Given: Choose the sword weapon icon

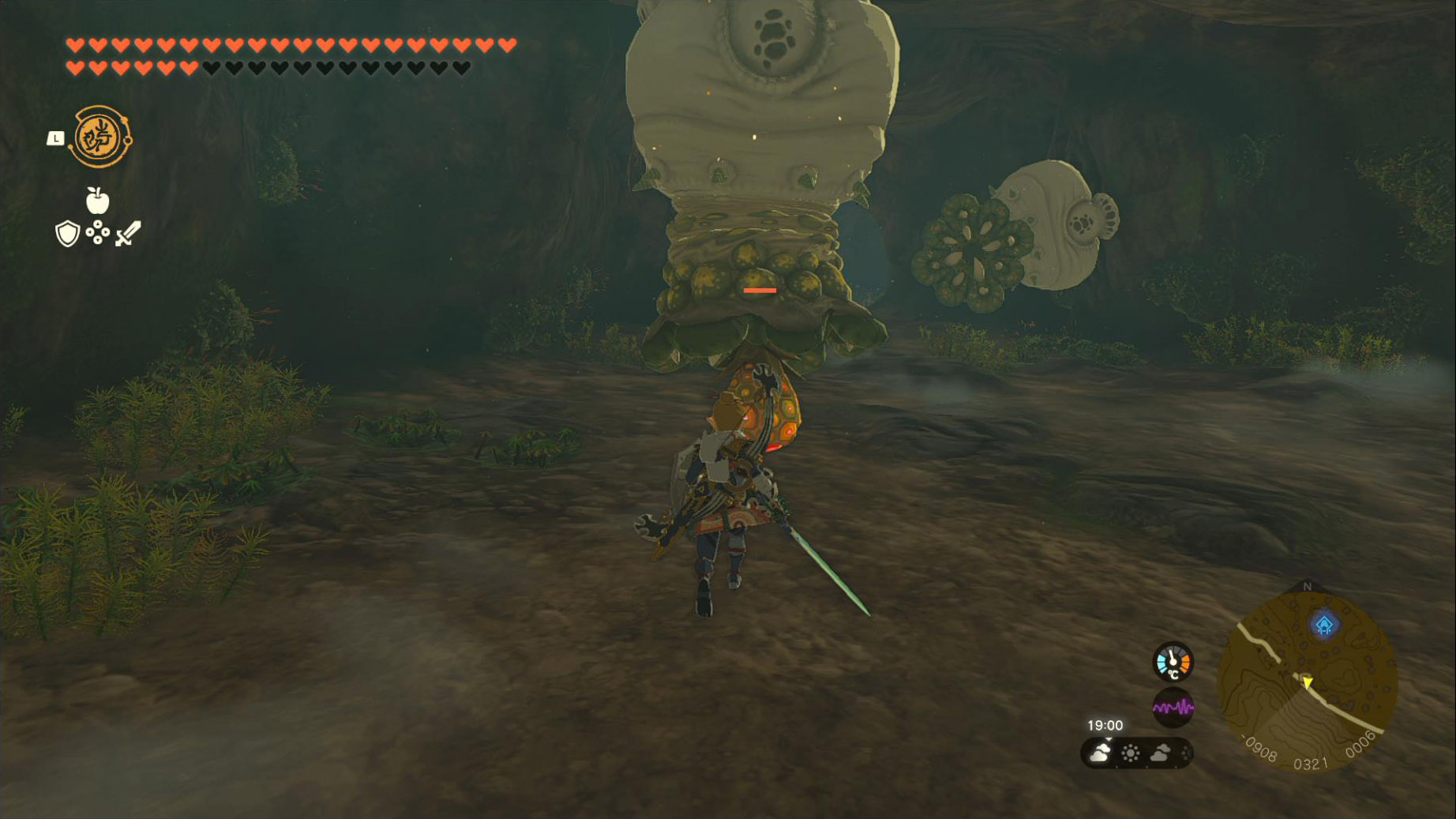Looking at the screenshot, I should (x=128, y=234).
